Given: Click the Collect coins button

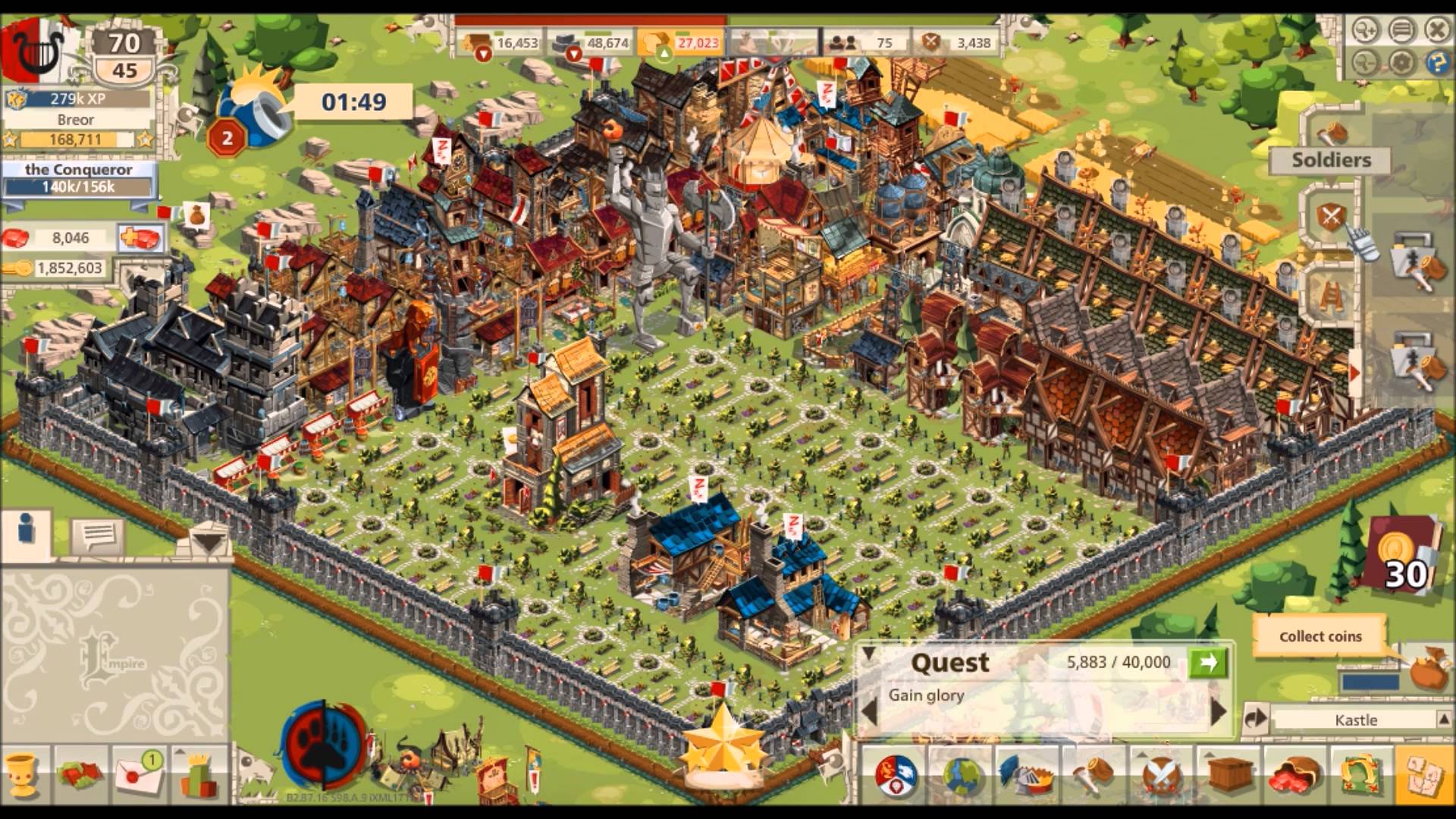Looking at the screenshot, I should point(1319,637).
